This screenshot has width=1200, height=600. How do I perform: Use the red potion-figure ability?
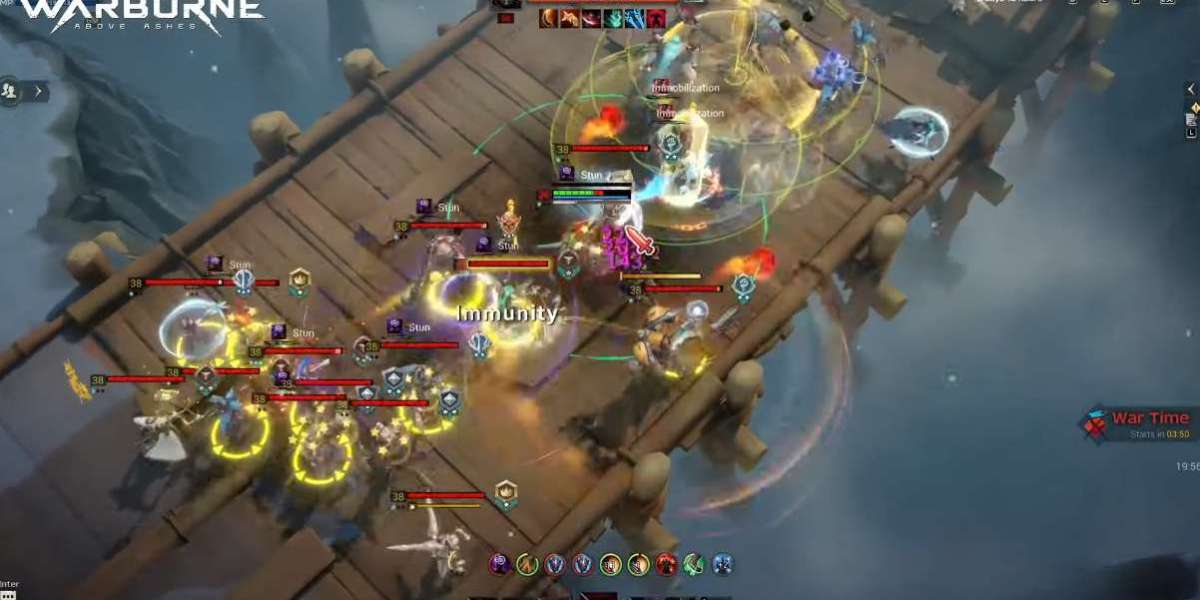pos(666,565)
